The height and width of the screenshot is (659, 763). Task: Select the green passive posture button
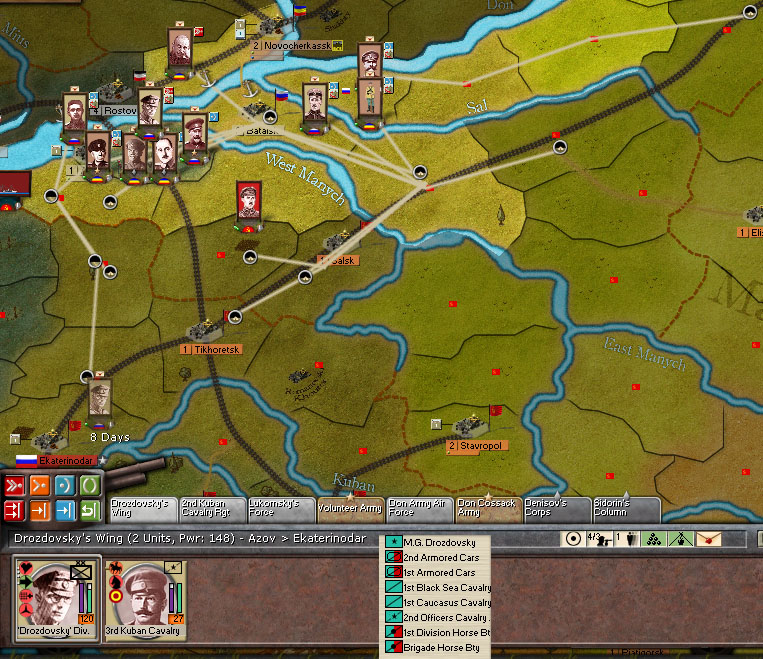coord(90,486)
